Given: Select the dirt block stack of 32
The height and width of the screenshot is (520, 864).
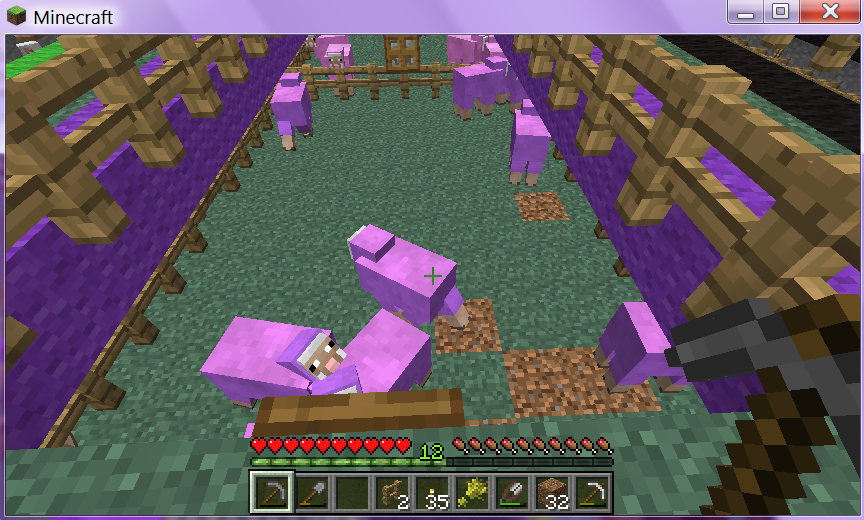Looking at the screenshot, I should pyautogui.click(x=551, y=492).
